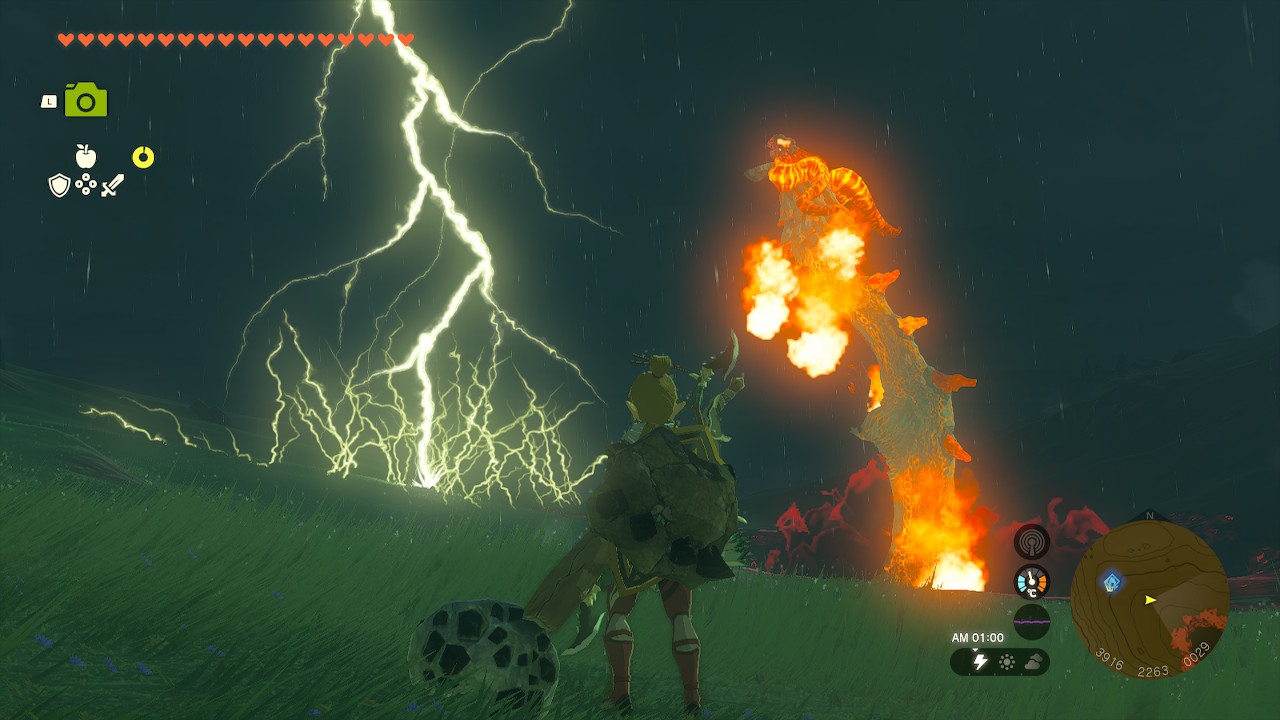Click the noise level meter circle
Screen dimensions: 1280x720
[x=1032, y=622]
